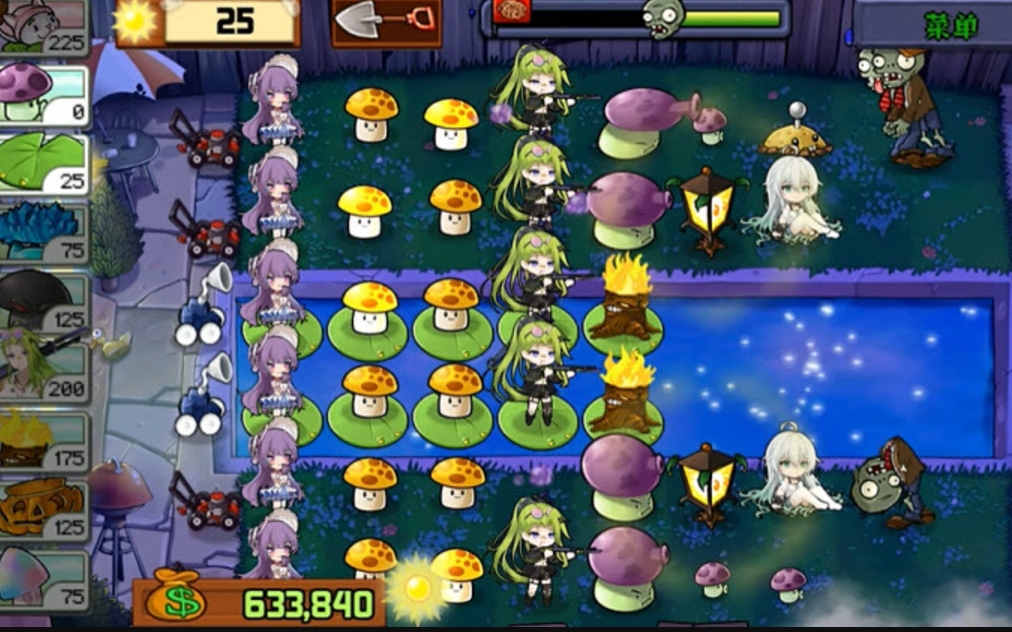Choose the green-haired gunner girl card
The width and height of the screenshot is (1012, 632).
point(44,368)
